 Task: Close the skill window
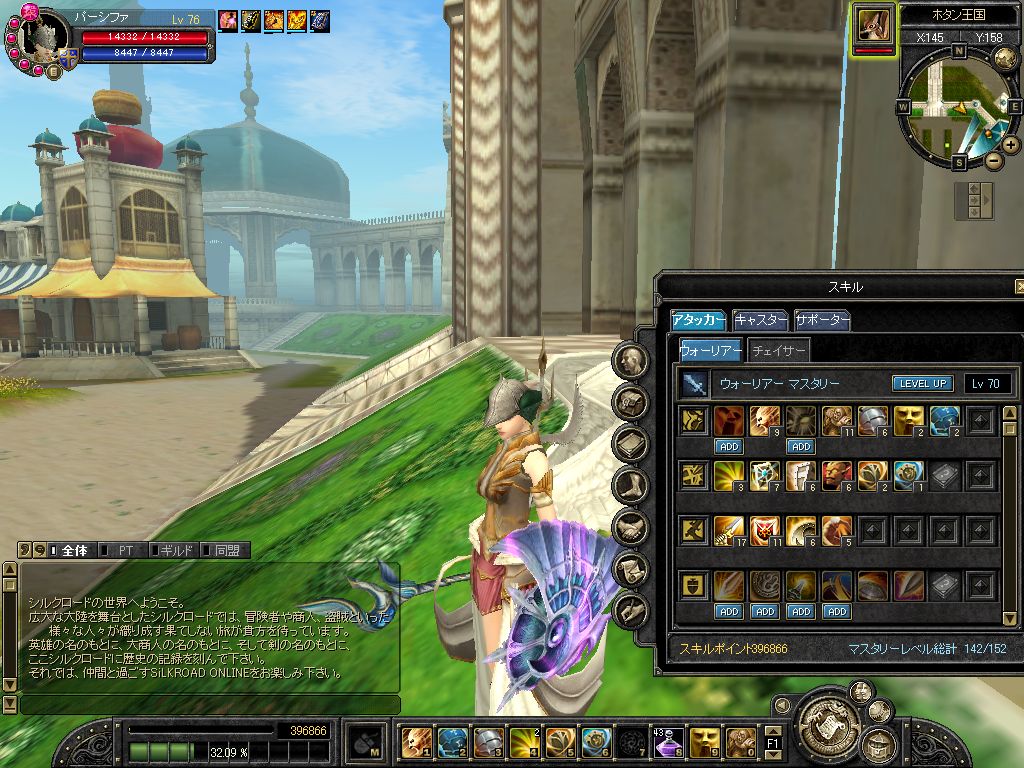point(1018,287)
